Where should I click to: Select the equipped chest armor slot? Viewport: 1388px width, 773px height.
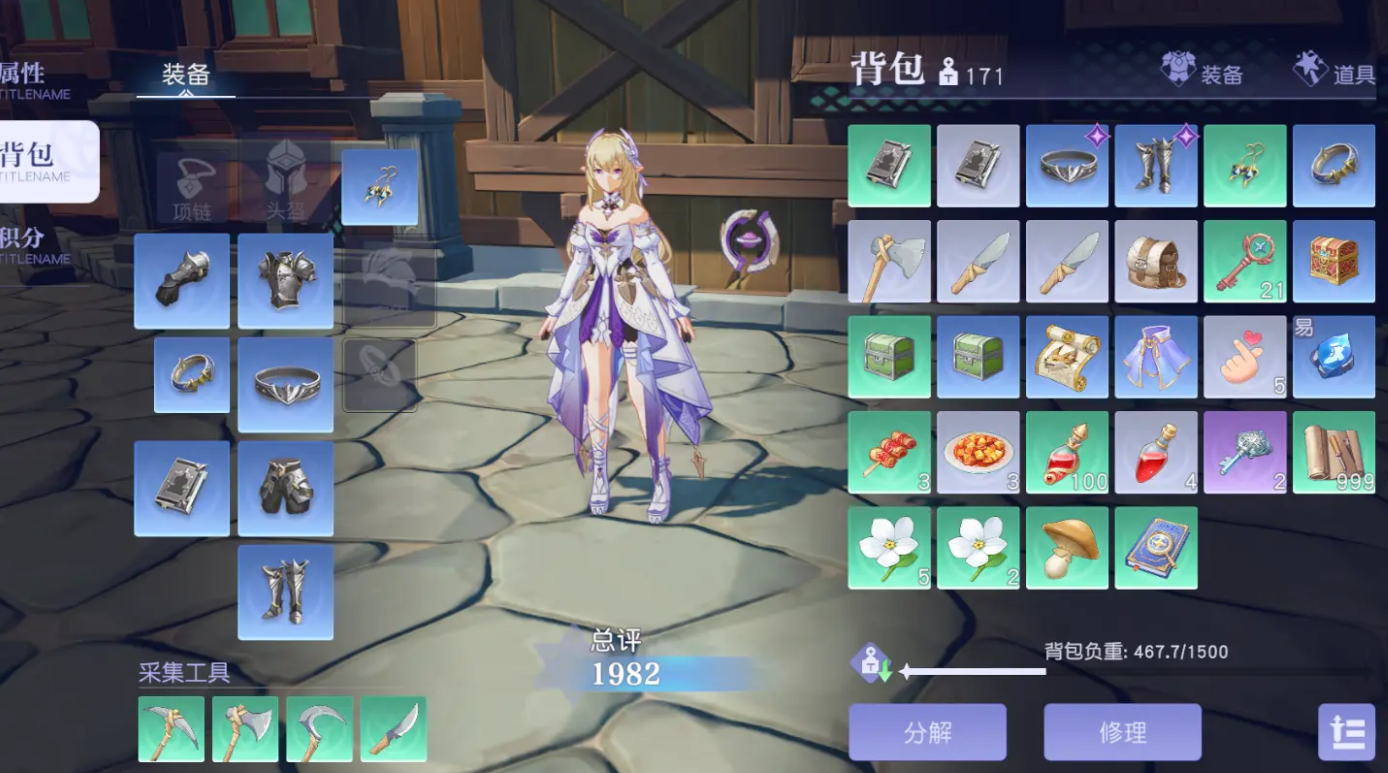coord(285,281)
